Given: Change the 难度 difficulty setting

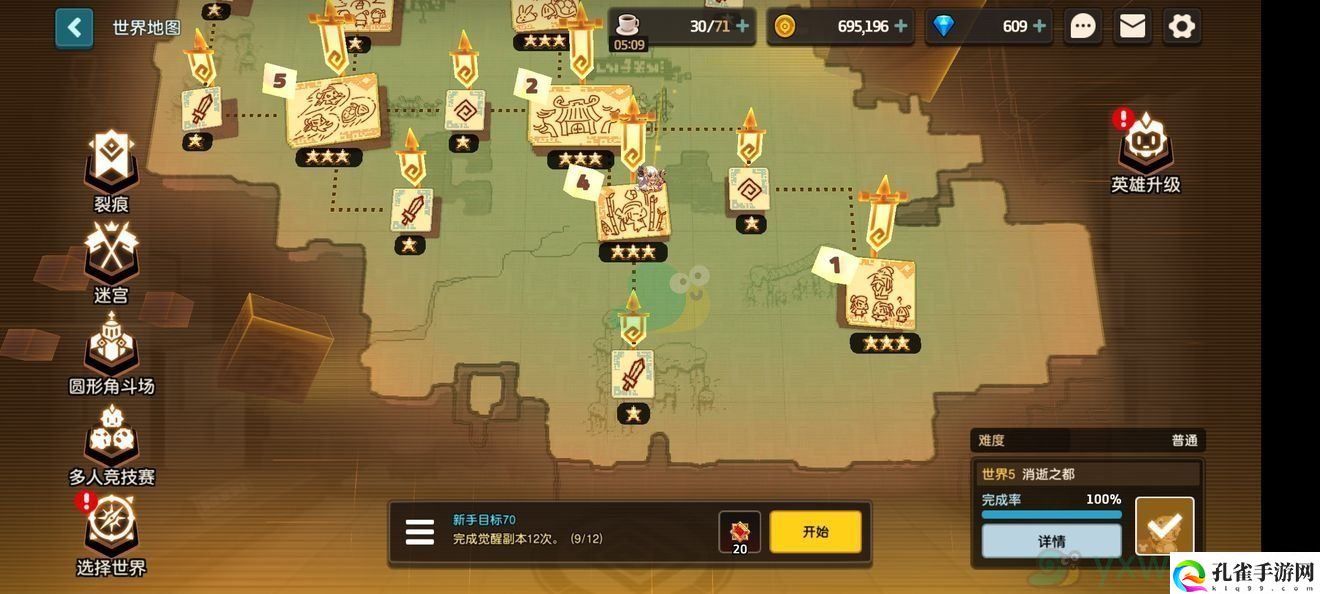Looking at the screenshot, I should [x=1086, y=440].
